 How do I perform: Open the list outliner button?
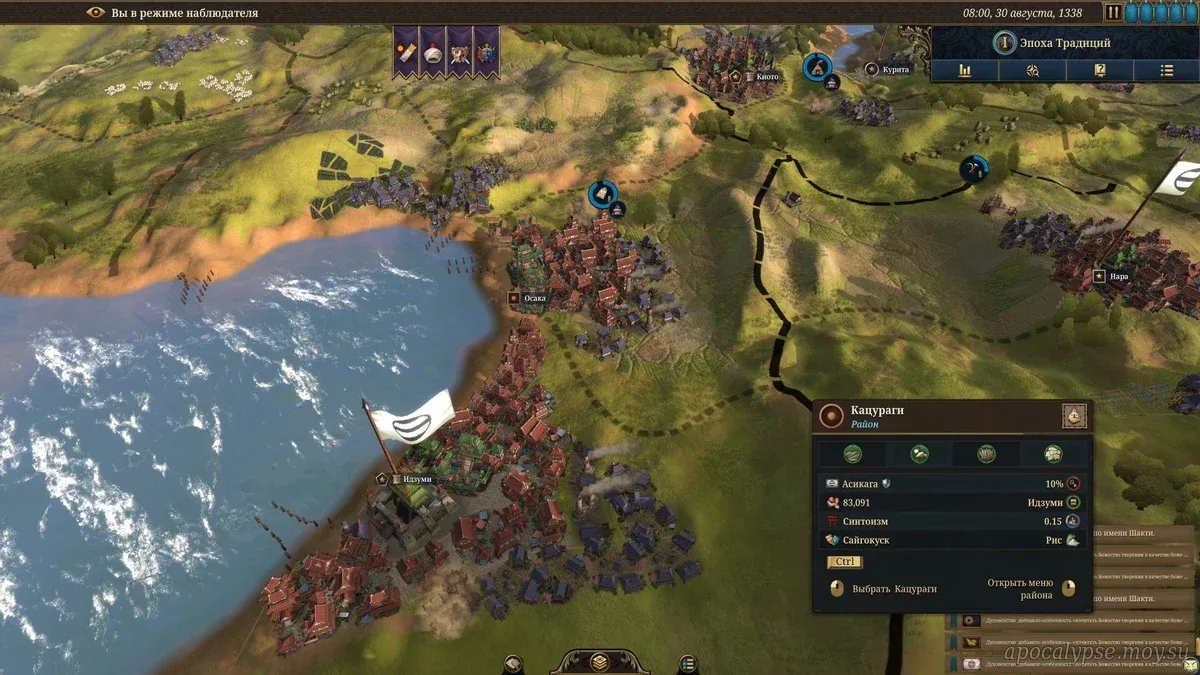1166,70
